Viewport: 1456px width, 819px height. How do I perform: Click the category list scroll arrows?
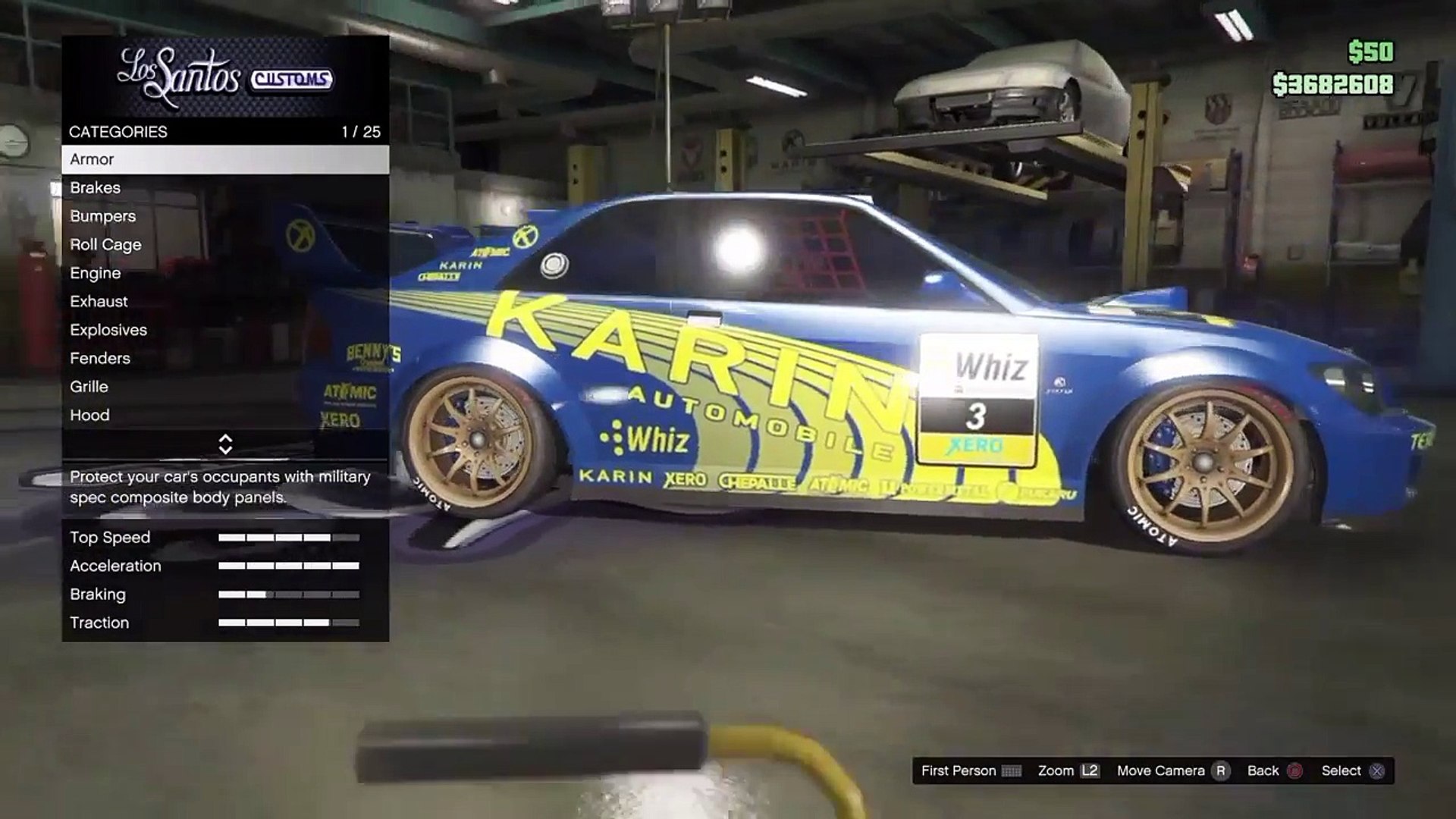coord(225,444)
